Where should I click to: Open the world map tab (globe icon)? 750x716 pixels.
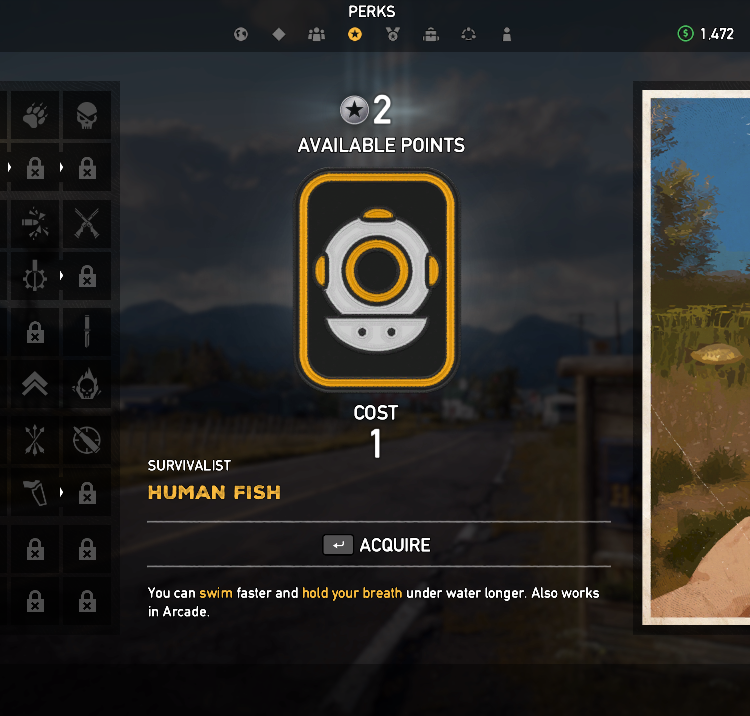coord(241,35)
